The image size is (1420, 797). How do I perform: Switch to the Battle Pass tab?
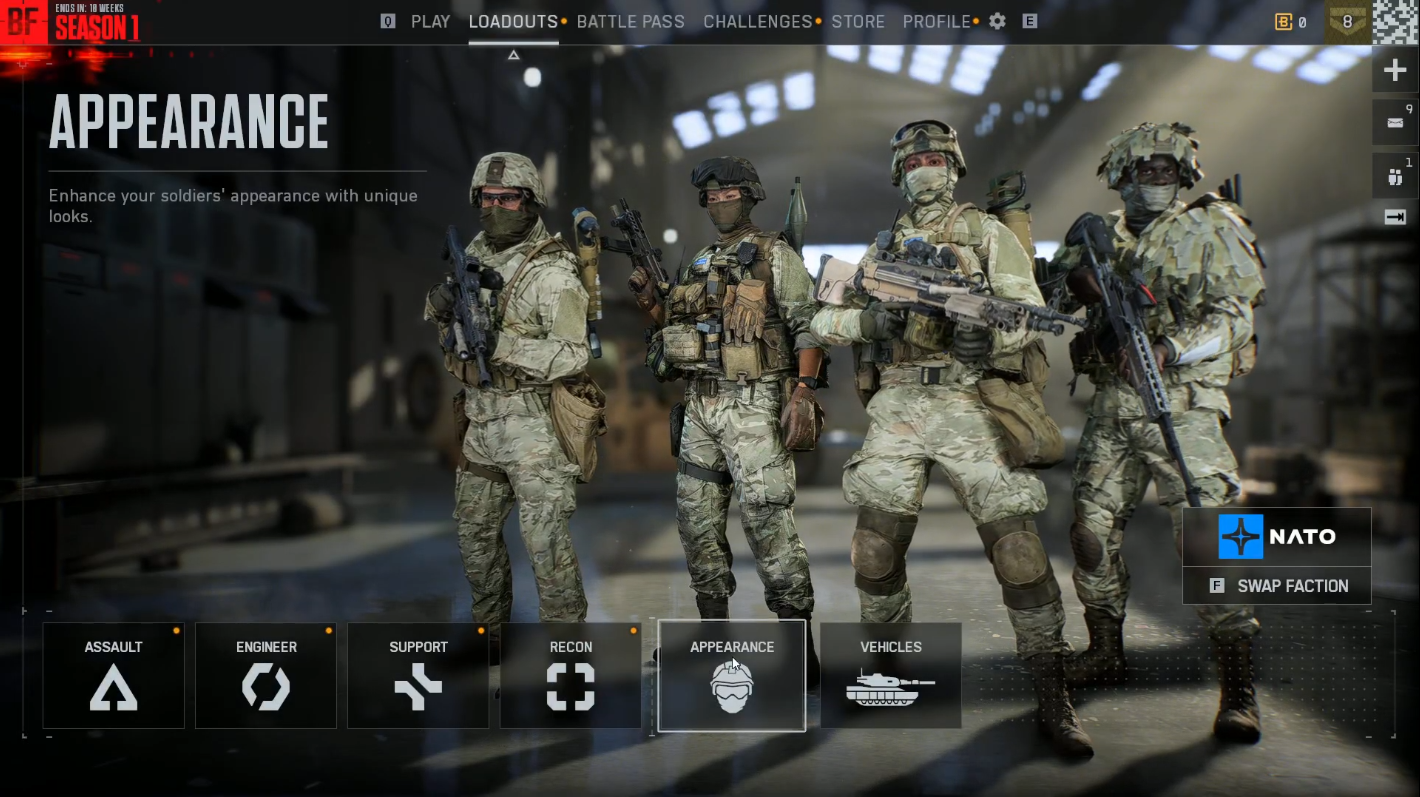(x=630, y=21)
